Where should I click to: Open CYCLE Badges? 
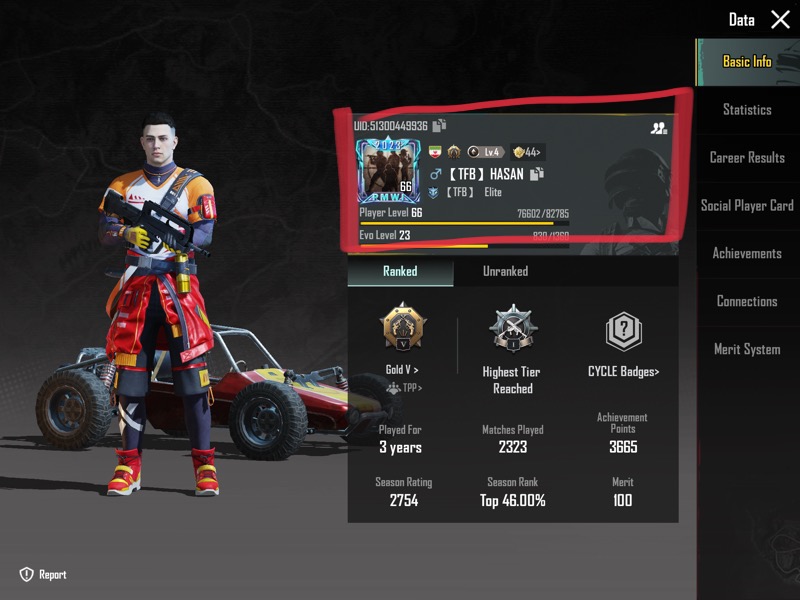(623, 371)
